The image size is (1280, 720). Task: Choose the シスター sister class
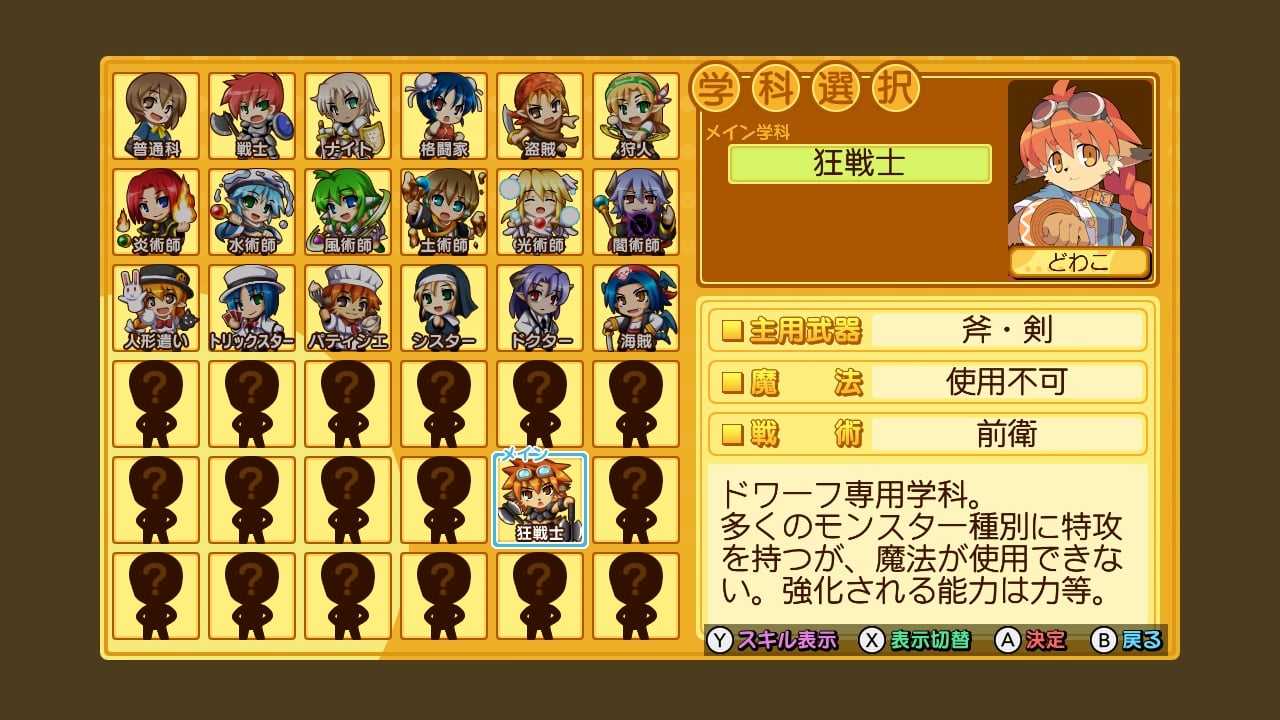pos(444,308)
